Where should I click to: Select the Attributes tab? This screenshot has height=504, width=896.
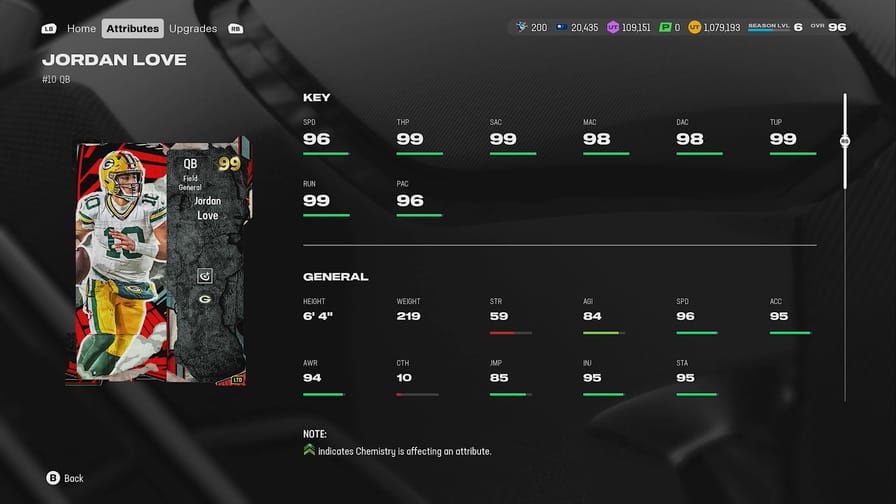click(133, 28)
